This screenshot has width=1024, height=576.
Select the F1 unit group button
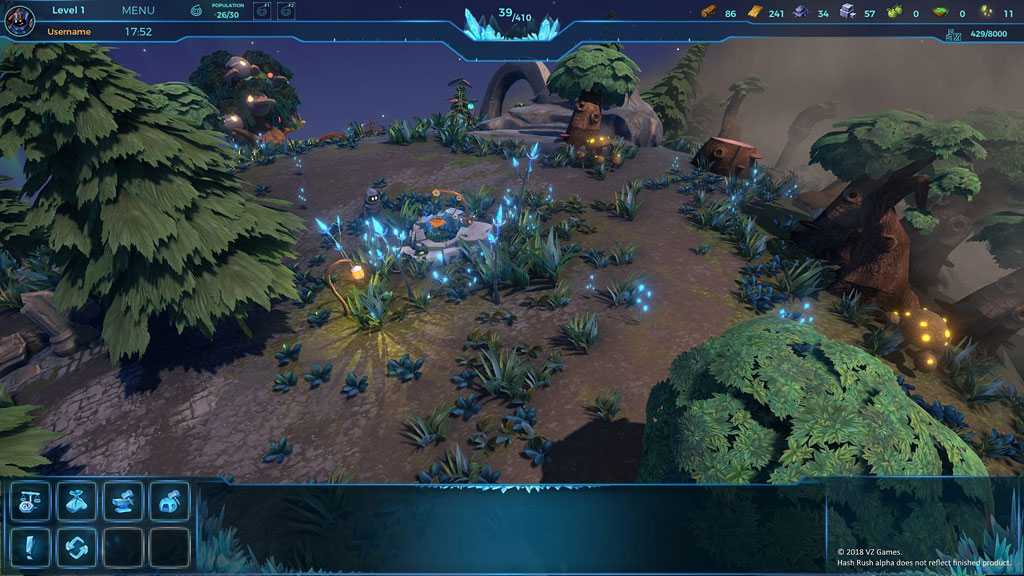(261, 11)
